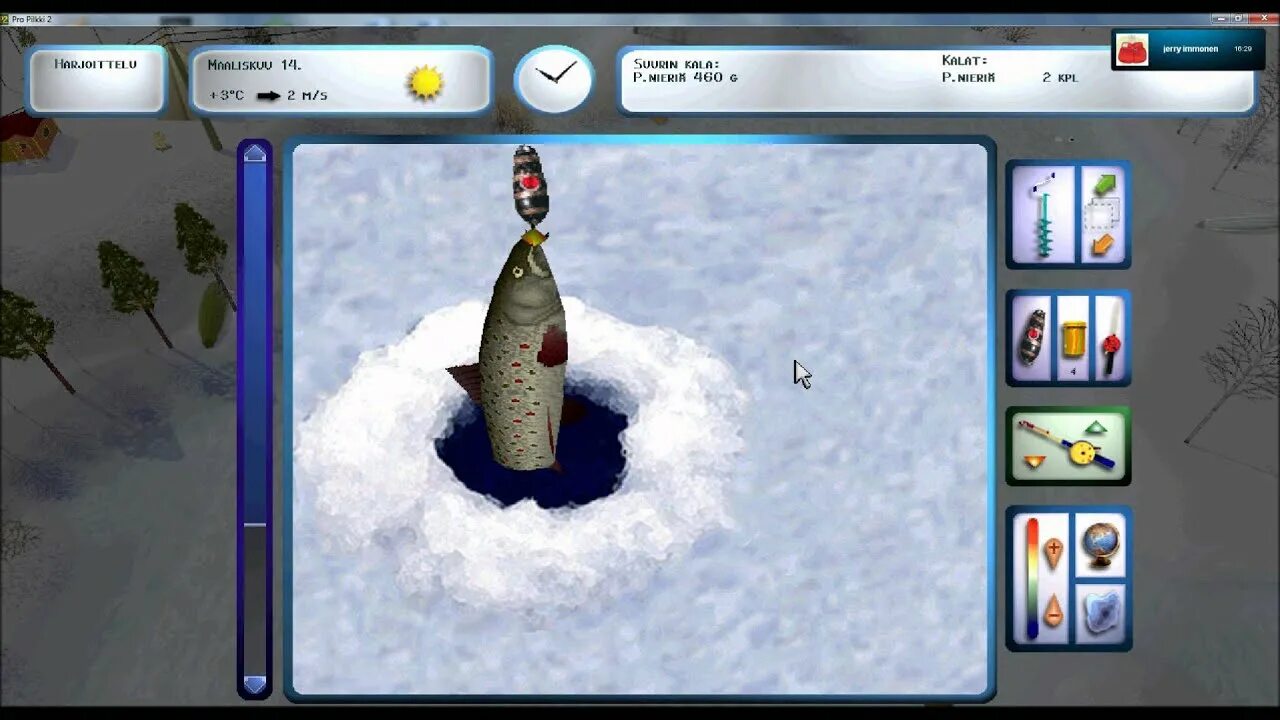
Task: Click the fishing rod reel control panel
Action: click(x=1067, y=446)
